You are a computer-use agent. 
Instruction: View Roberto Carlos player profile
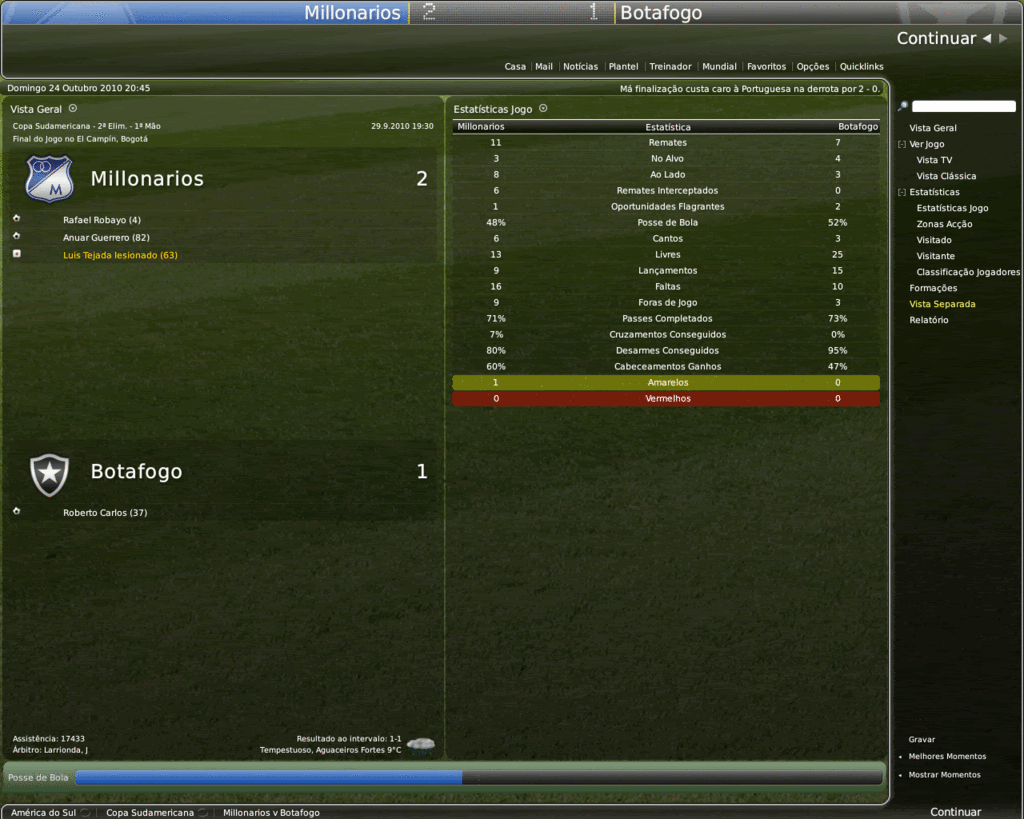pos(104,513)
